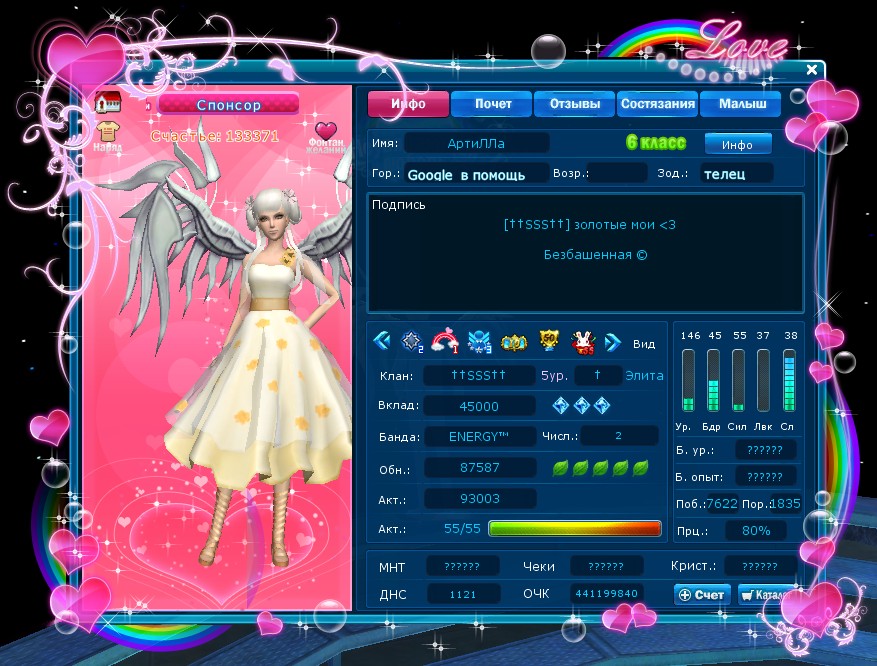Open the Спонсор button
Viewport: 877px width, 666px height.
coord(228,104)
